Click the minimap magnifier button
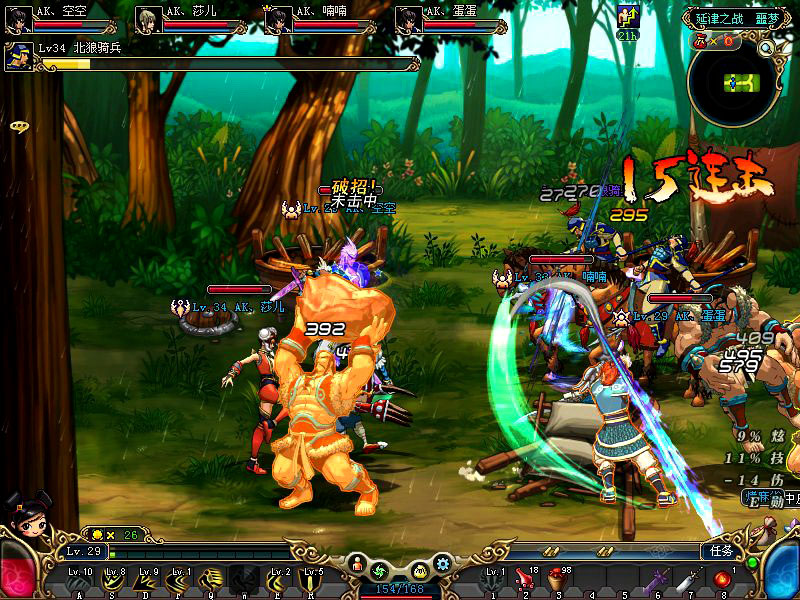This screenshot has width=800, height=600. tap(766, 47)
